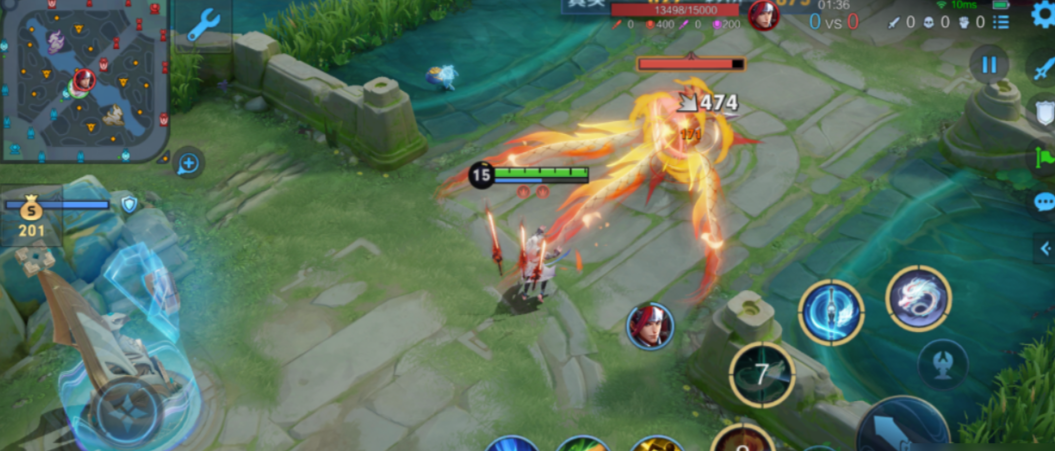Click the magnifier plus button below the minimap
This screenshot has width=1055, height=451.
click(x=188, y=162)
